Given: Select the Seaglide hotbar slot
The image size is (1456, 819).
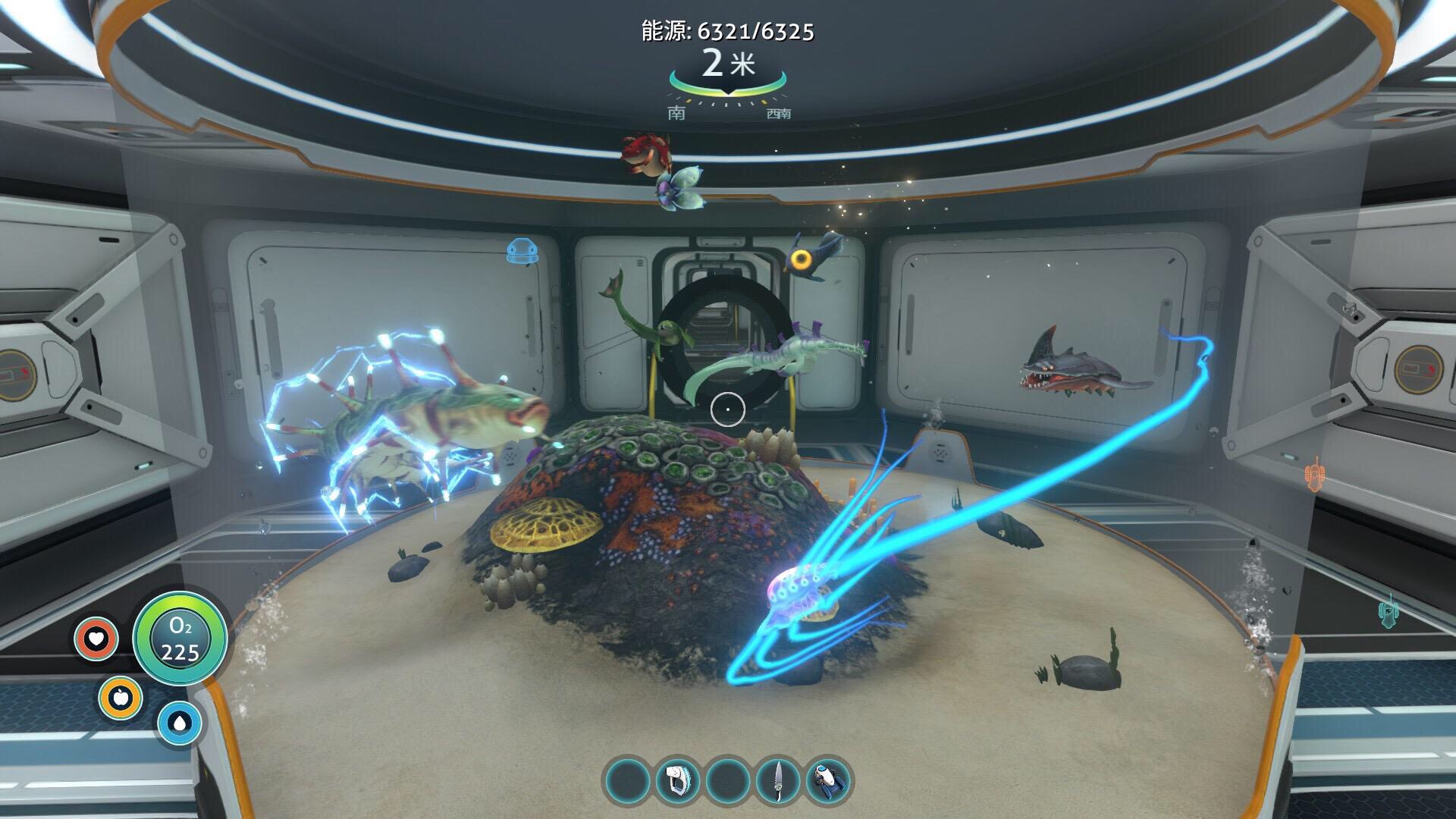Looking at the screenshot, I should click(829, 780).
